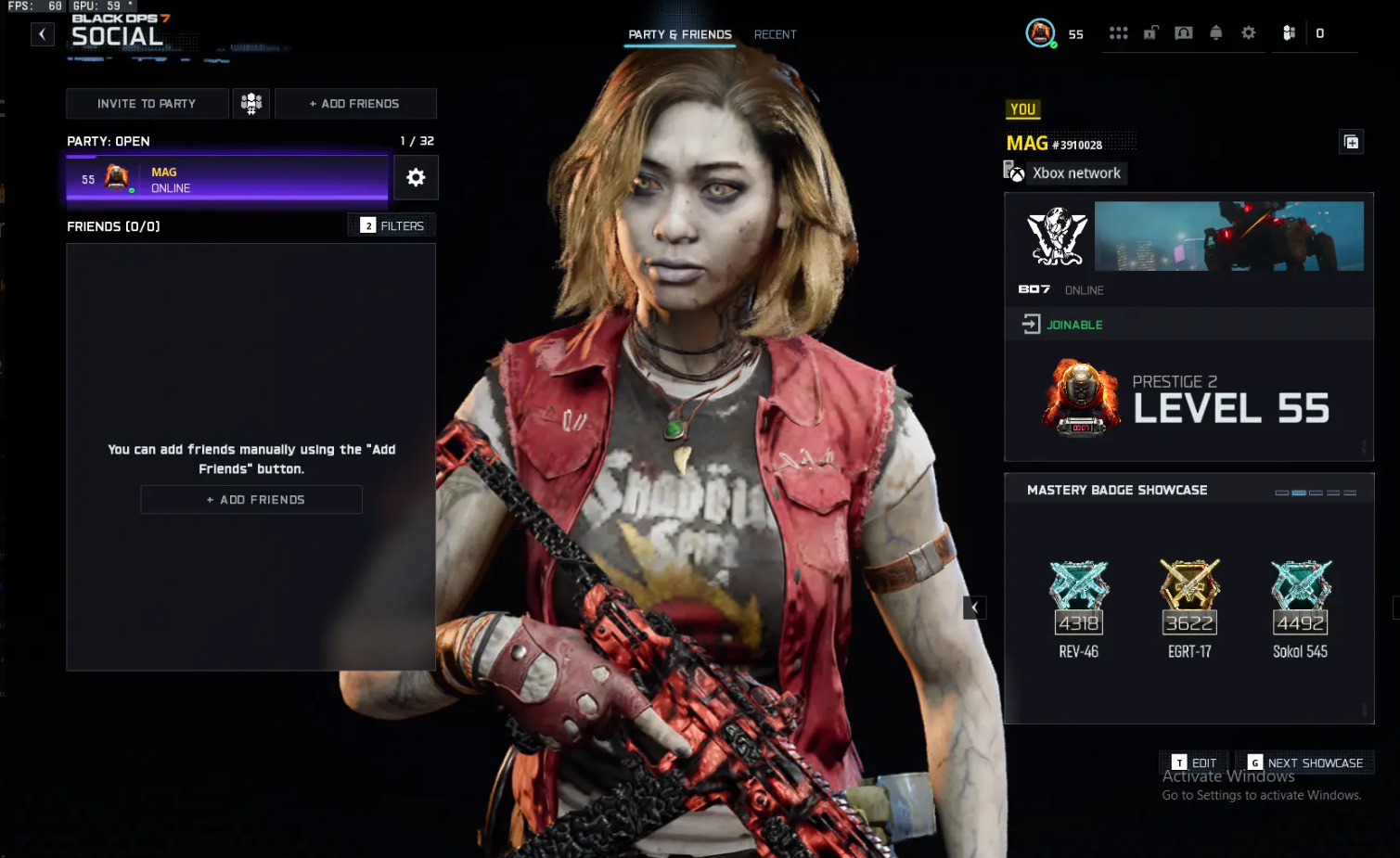Click the expand player card icon beside MAG
The image size is (1400, 858).
point(1352,142)
